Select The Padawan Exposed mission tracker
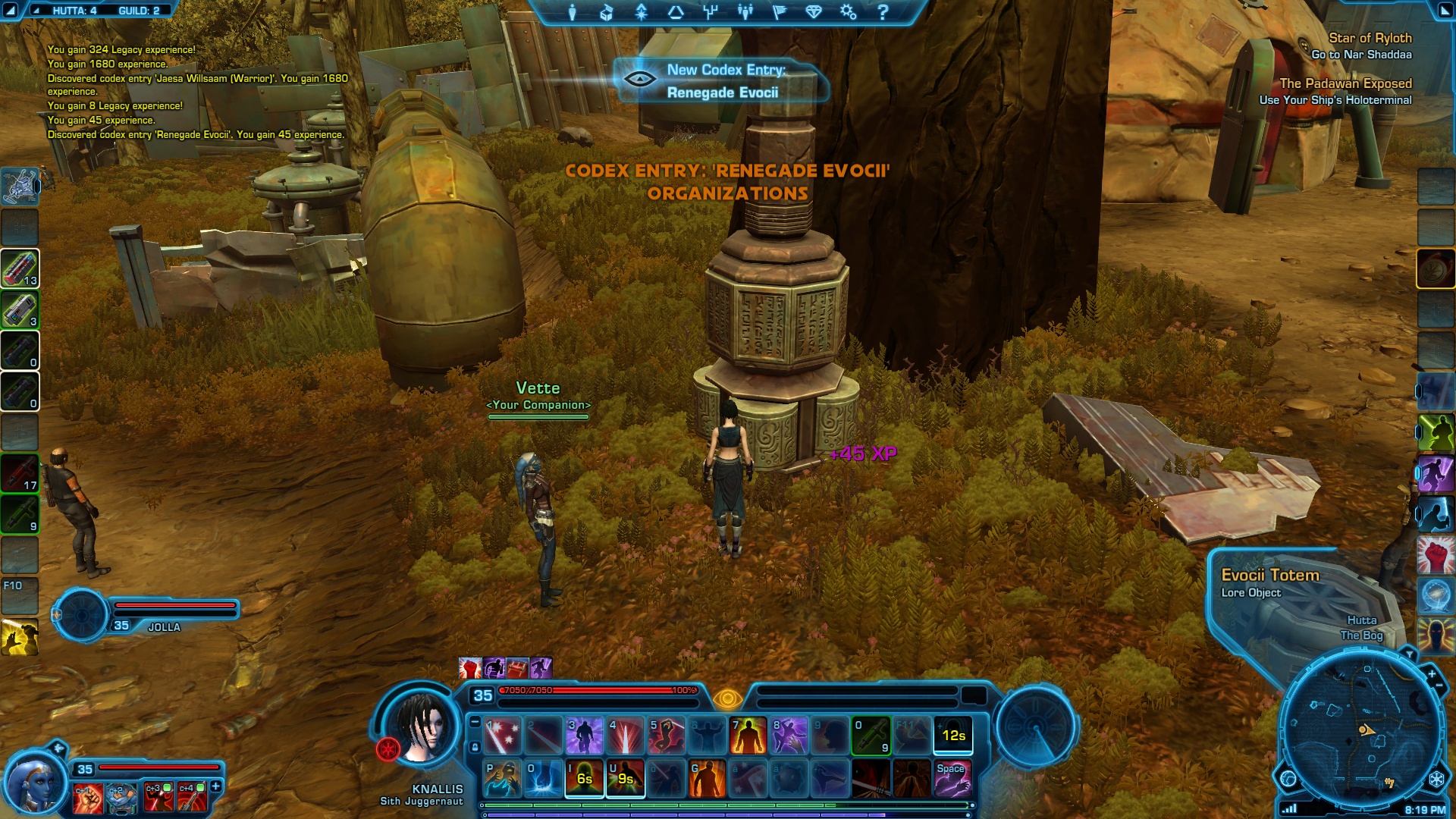1456x819 pixels. tap(1345, 83)
